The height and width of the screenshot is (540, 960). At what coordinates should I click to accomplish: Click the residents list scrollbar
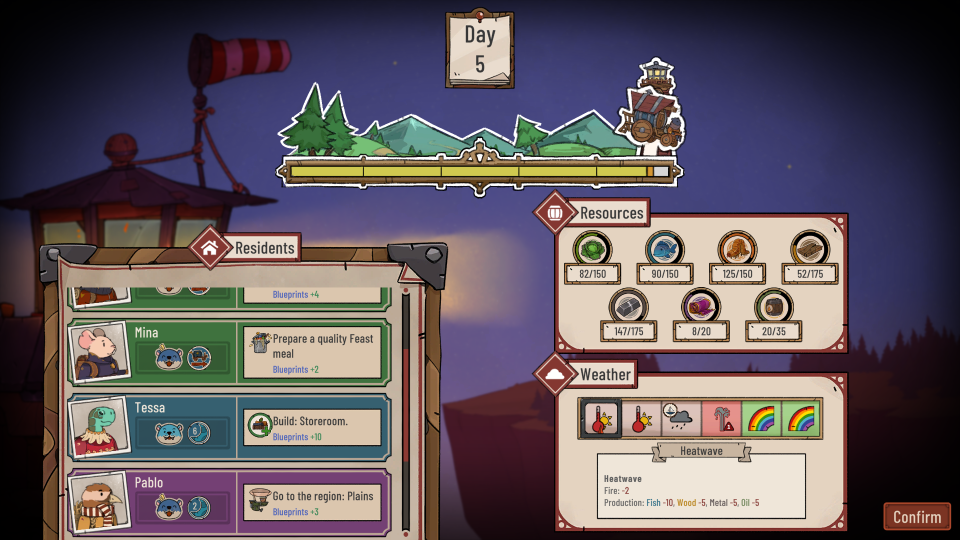pyautogui.click(x=405, y=410)
